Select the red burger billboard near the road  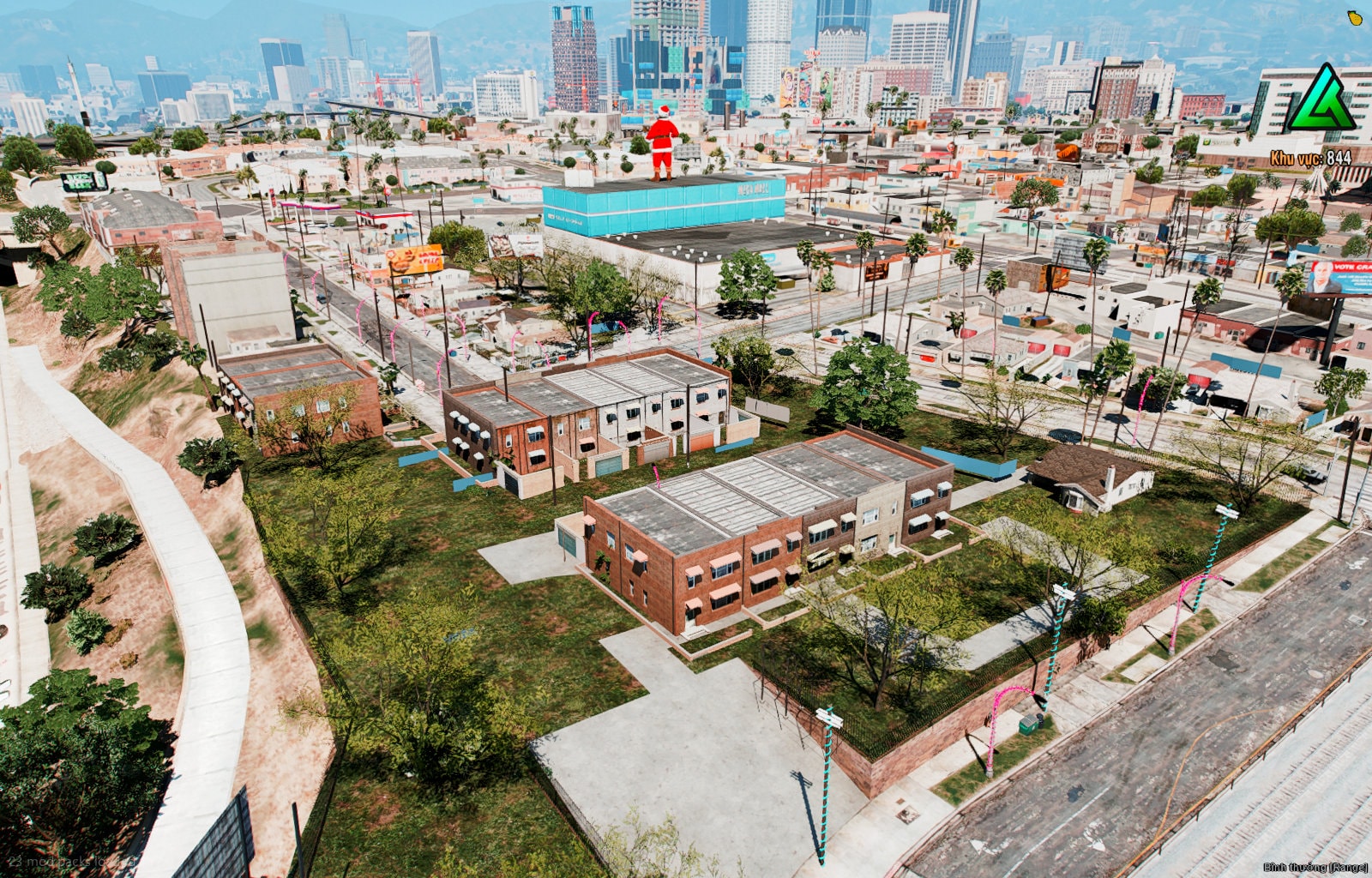pyautogui.click(x=414, y=257)
